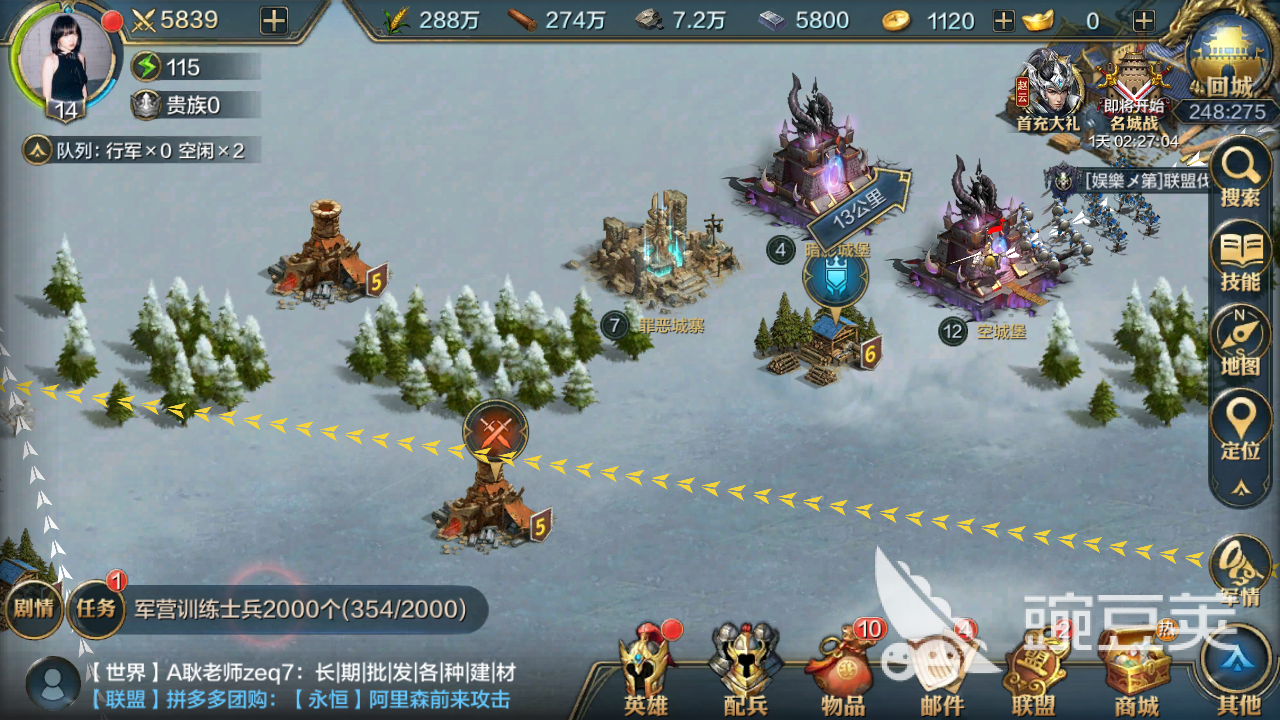
Task: Return to city with 回城 button
Action: [x=1229, y=60]
